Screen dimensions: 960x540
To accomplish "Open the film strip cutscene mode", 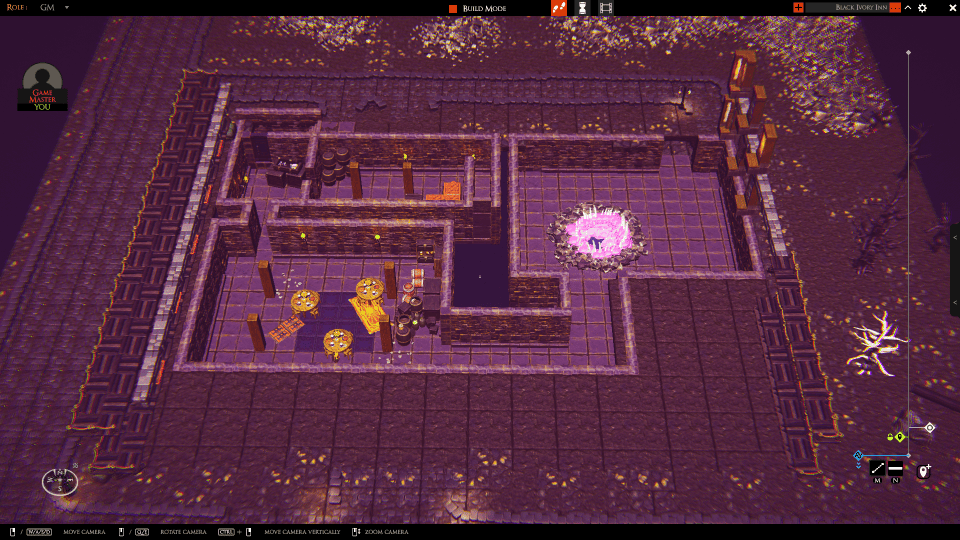I will point(606,8).
